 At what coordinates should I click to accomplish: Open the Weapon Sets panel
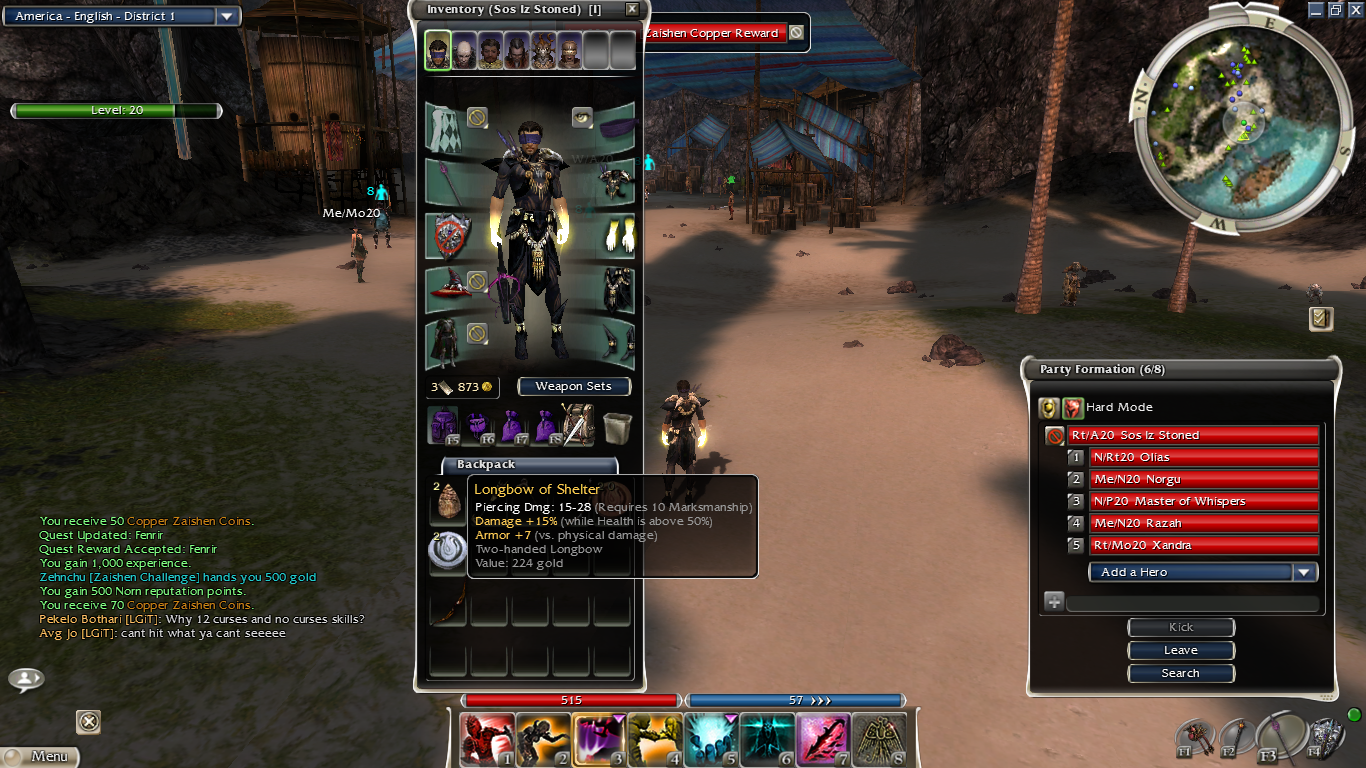tap(573, 386)
